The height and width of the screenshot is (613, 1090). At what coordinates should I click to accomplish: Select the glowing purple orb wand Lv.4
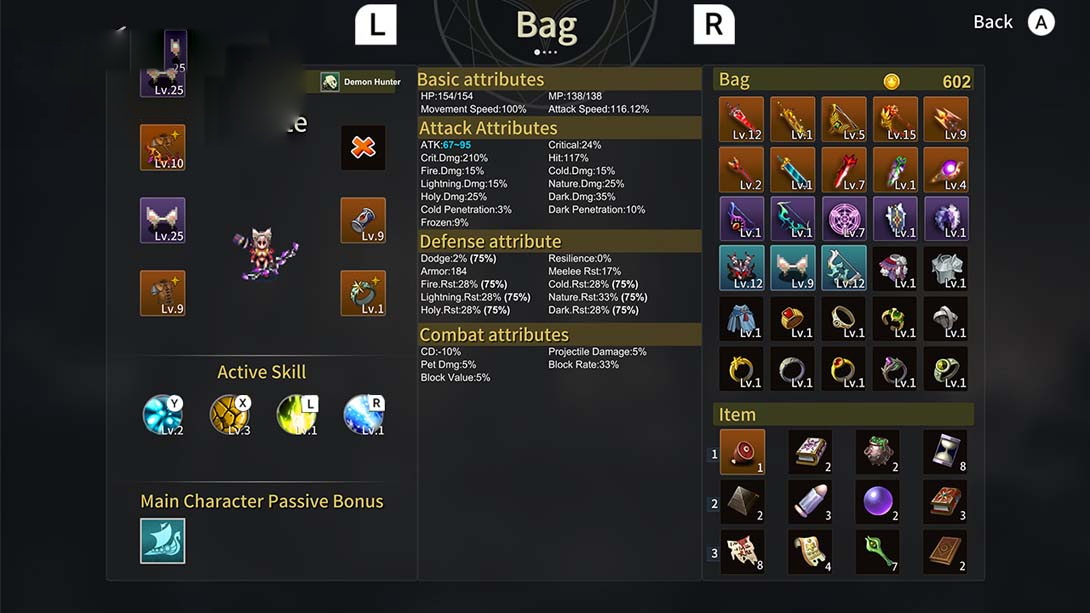(x=945, y=170)
